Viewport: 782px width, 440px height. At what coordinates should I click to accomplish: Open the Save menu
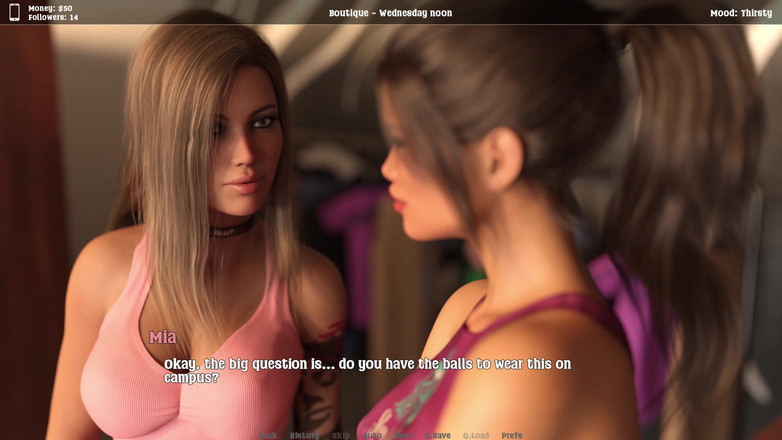404,435
